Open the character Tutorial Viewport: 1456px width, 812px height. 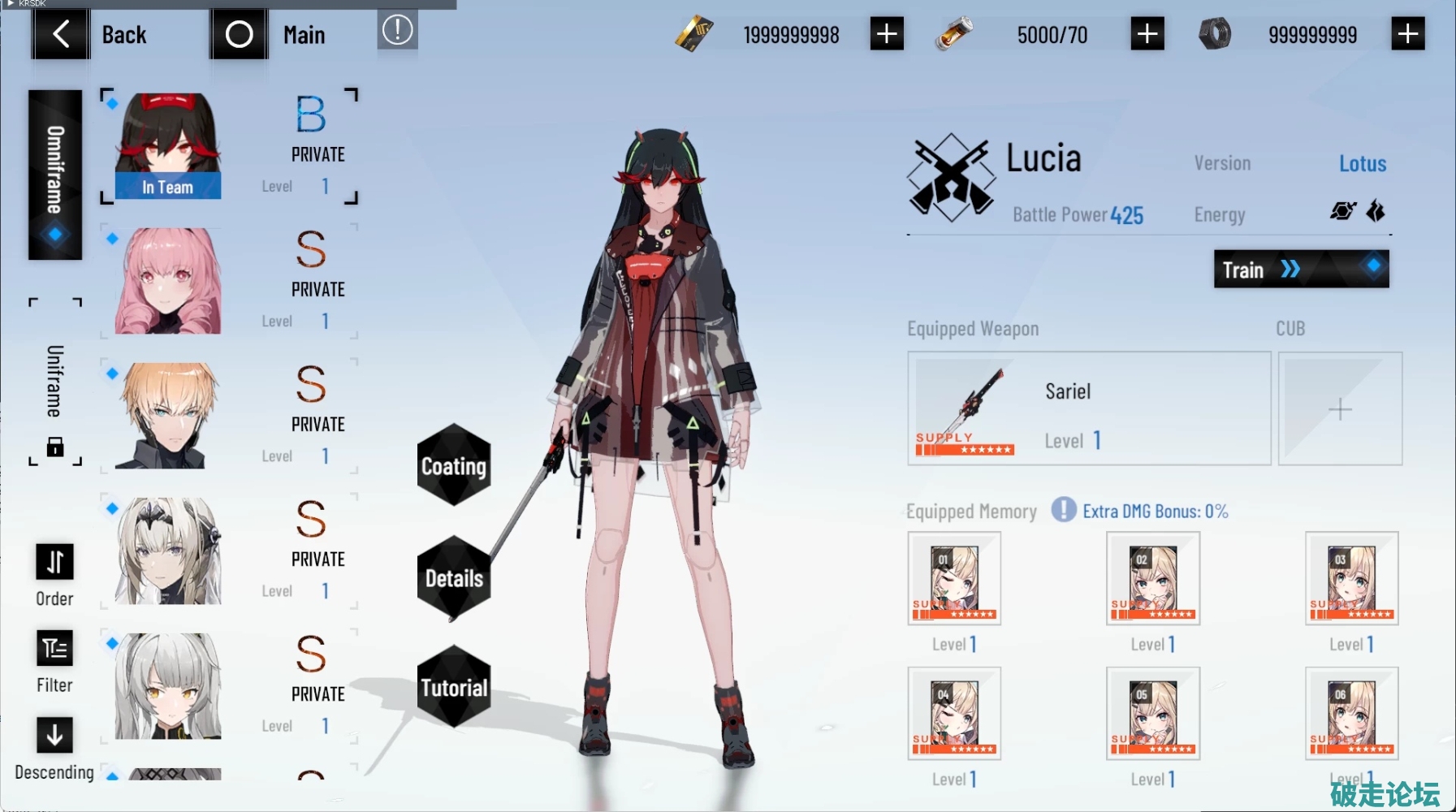click(x=453, y=687)
